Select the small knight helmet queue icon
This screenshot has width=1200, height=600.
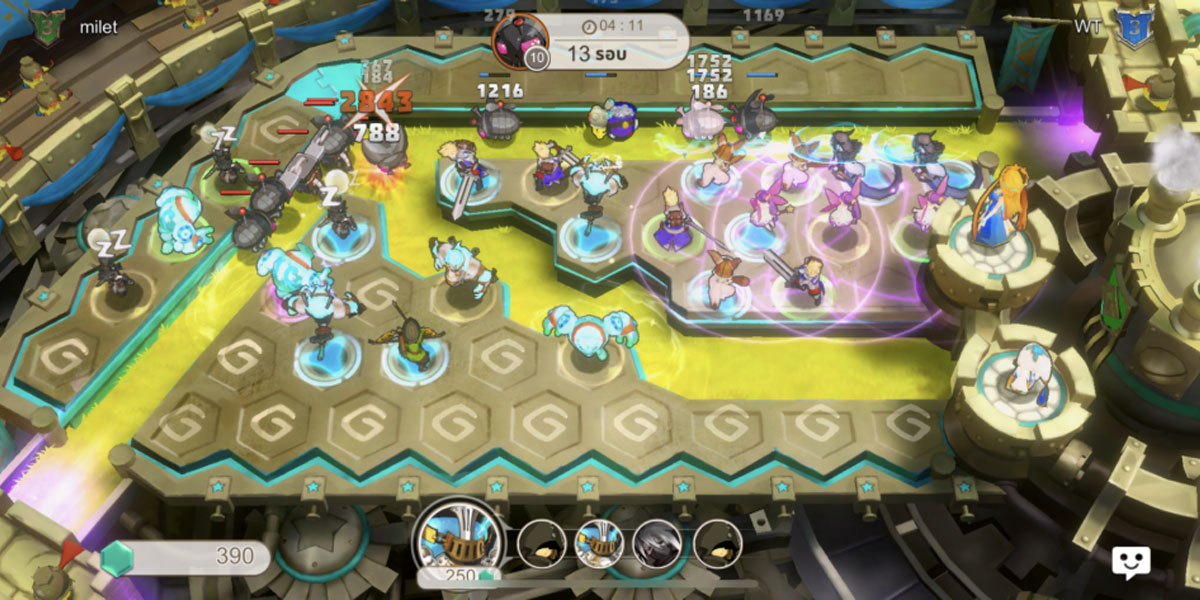coord(600,543)
